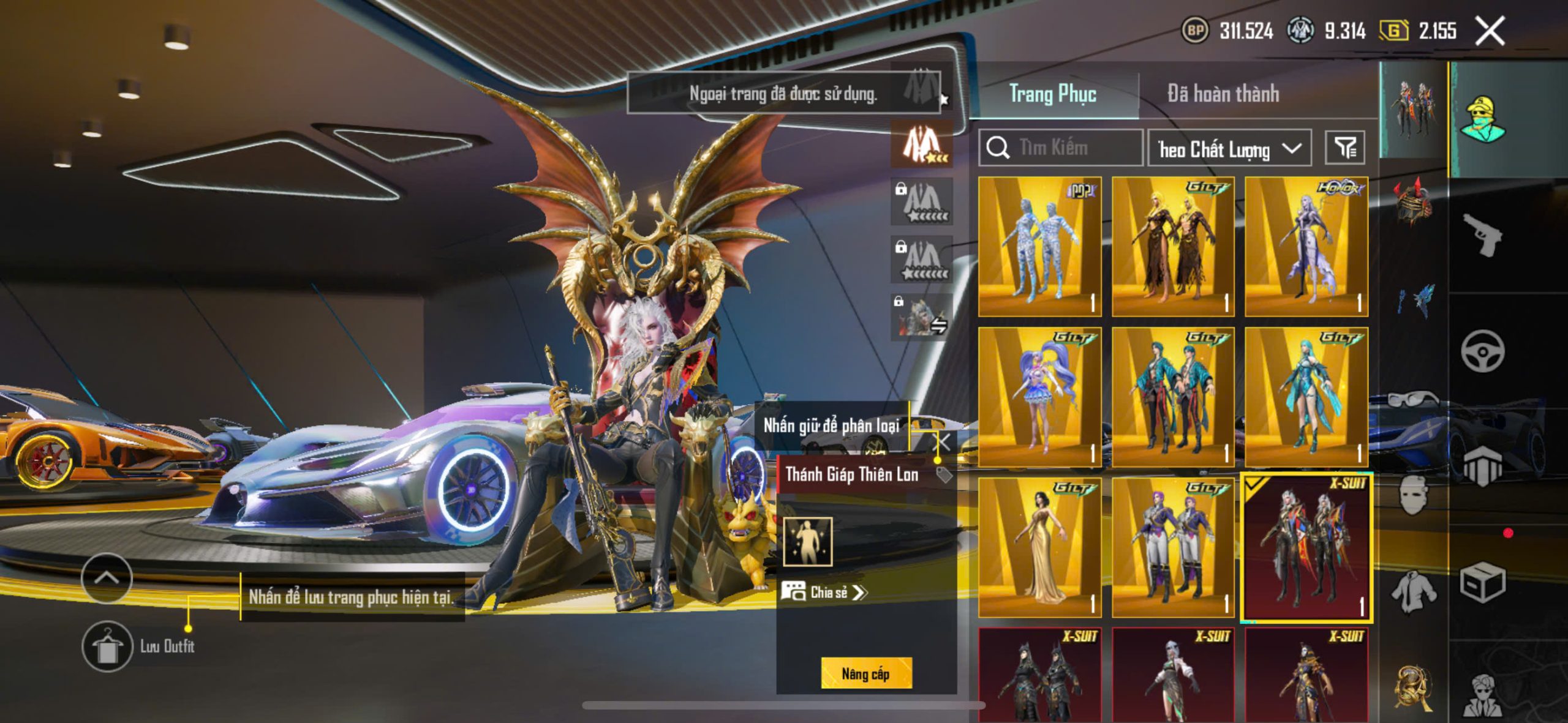Viewport: 1568px width, 723px height.
Task: Select the three-star outfit preset slot
Action: [x=922, y=144]
